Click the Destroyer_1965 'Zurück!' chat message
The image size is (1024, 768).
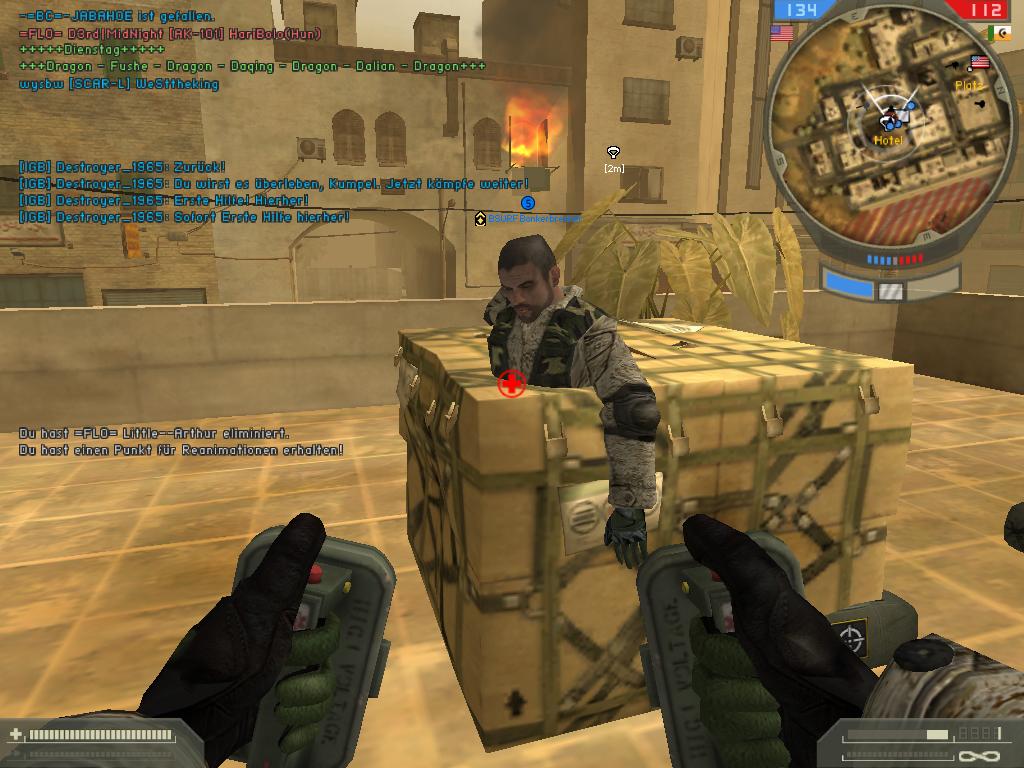[x=122, y=167]
